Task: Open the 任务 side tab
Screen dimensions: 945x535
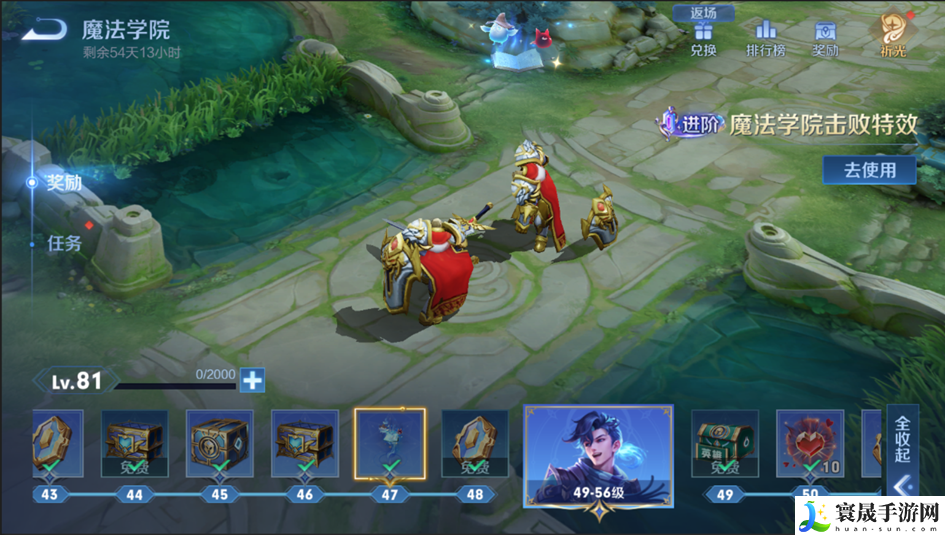Action: click(x=65, y=243)
